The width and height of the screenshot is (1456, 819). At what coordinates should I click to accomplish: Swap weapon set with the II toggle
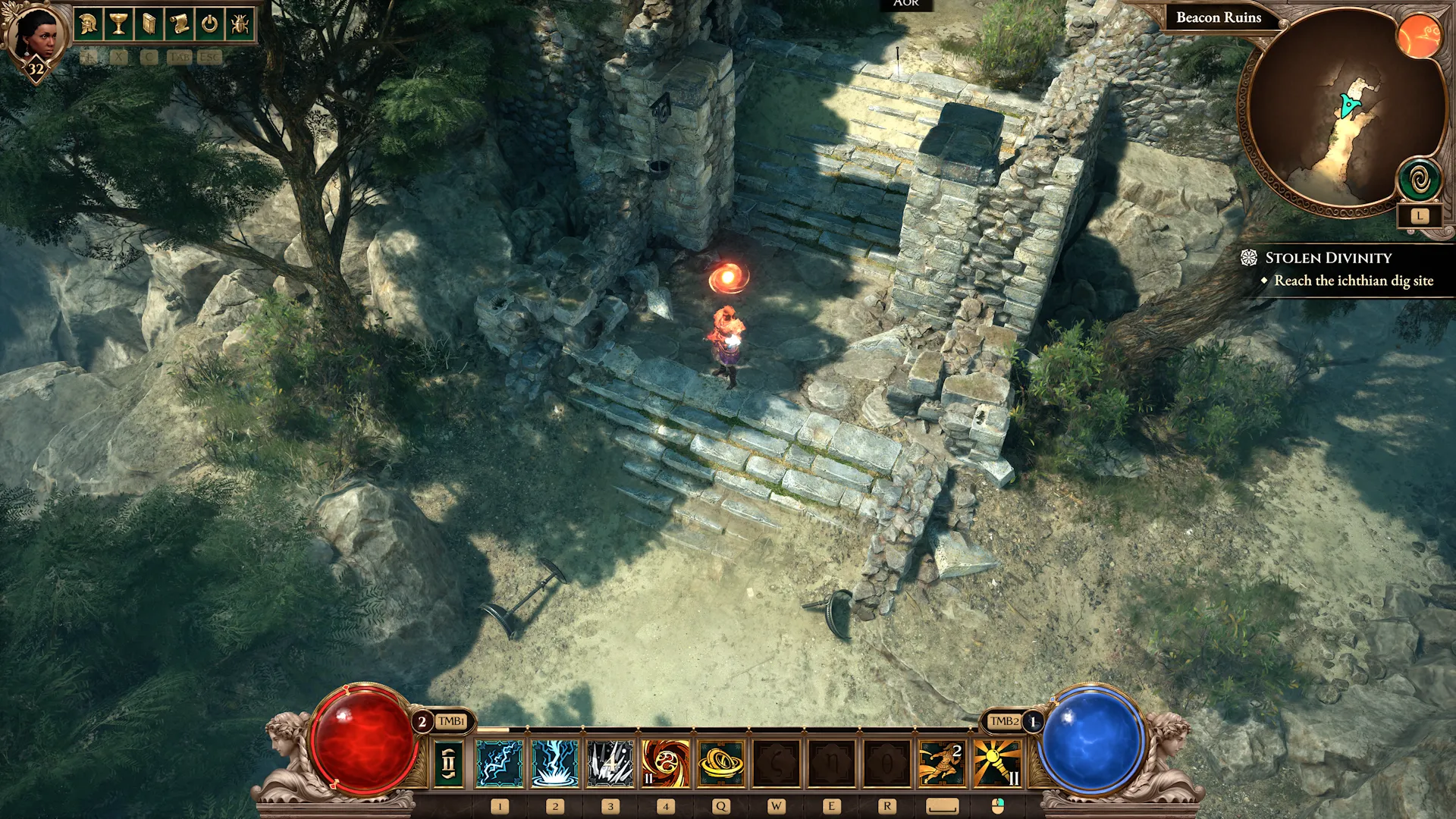click(x=448, y=763)
